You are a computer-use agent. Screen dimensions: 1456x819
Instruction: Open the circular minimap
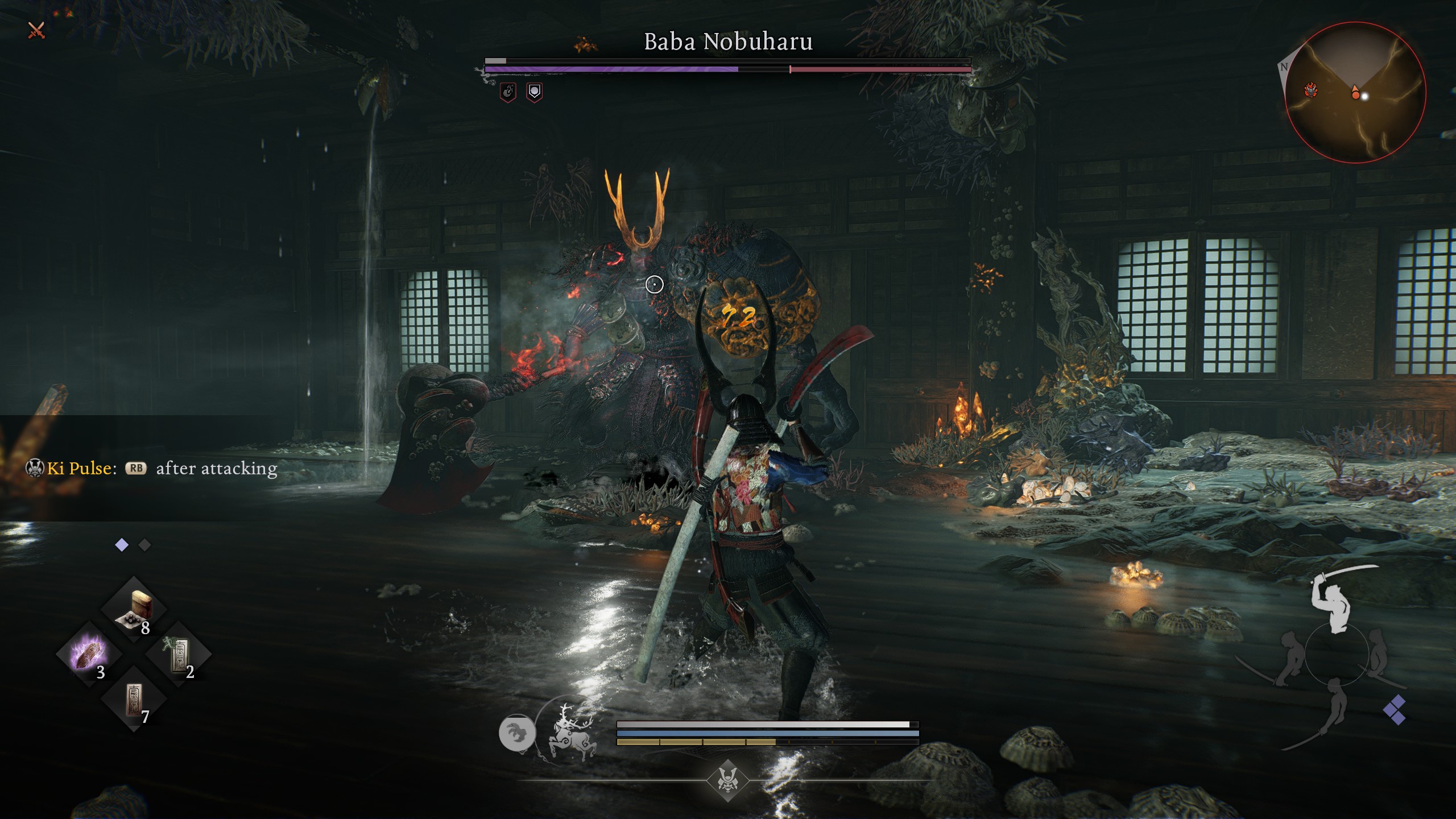pos(1355,93)
